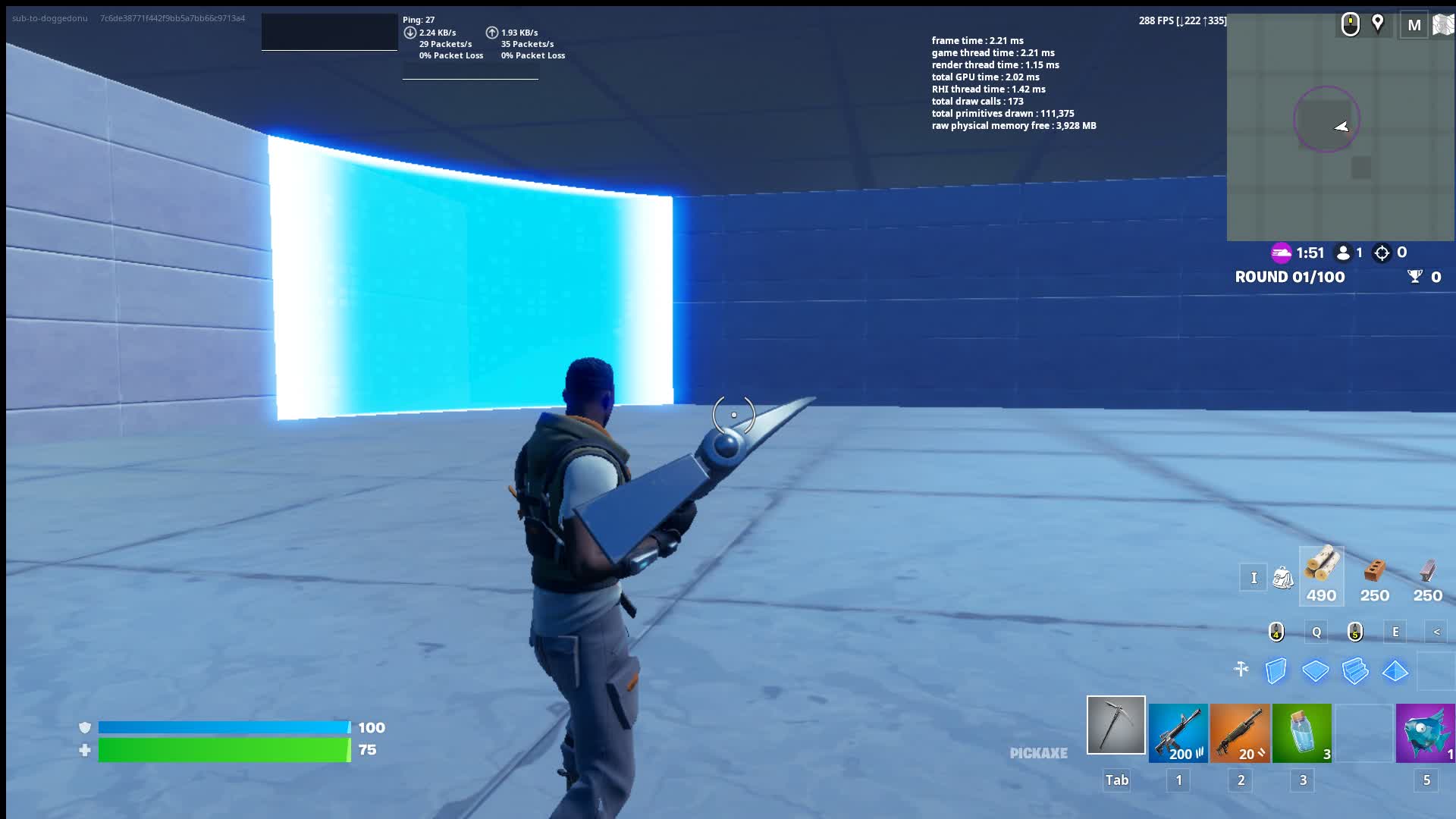1456x819 pixels.
Task: Select the metal material resource icon
Action: tap(1429, 573)
